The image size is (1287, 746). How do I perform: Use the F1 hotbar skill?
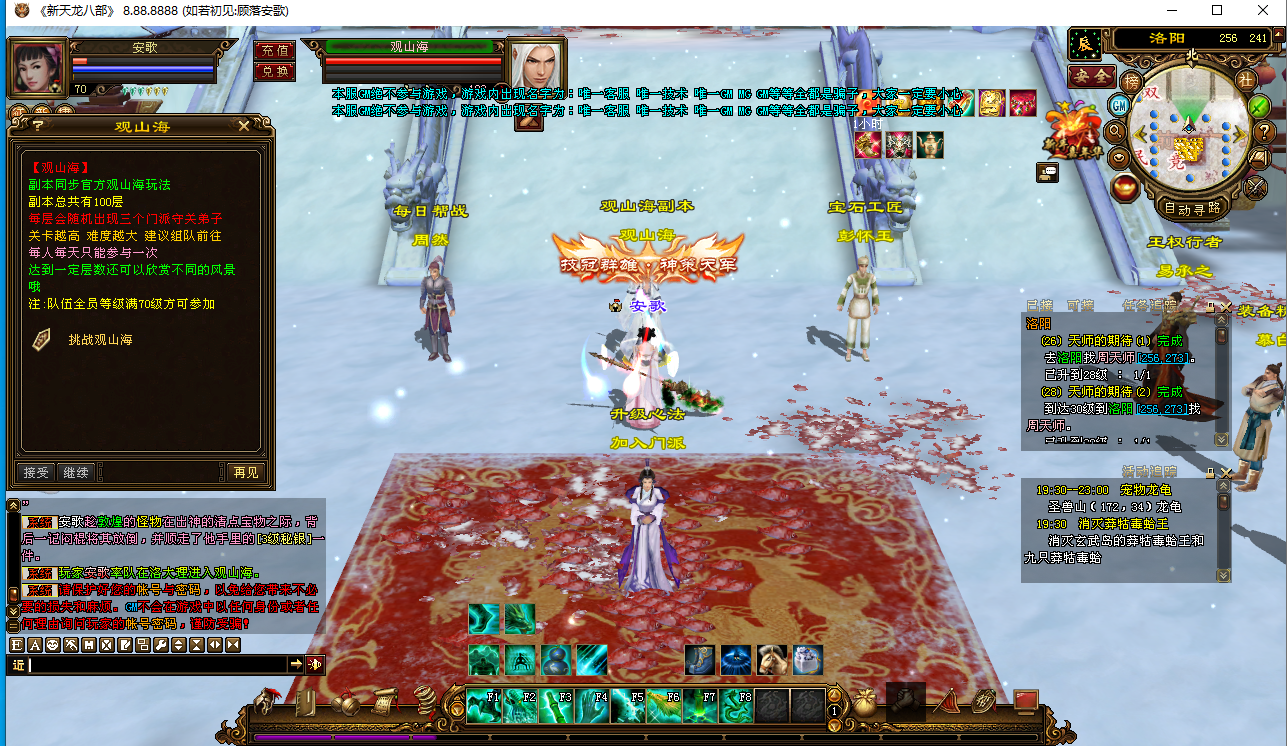point(484,706)
